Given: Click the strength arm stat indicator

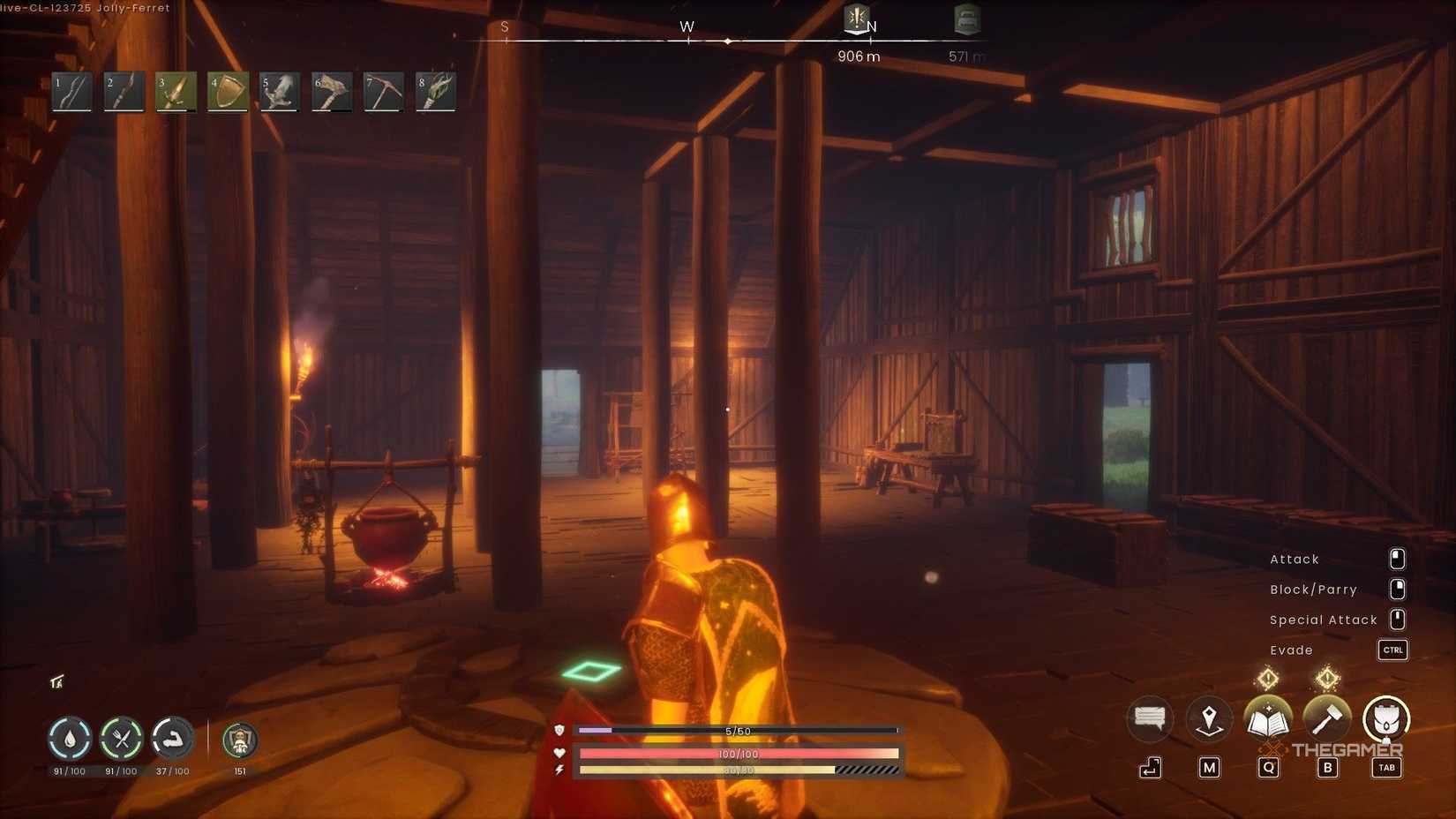Looking at the screenshot, I should click(x=173, y=741).
